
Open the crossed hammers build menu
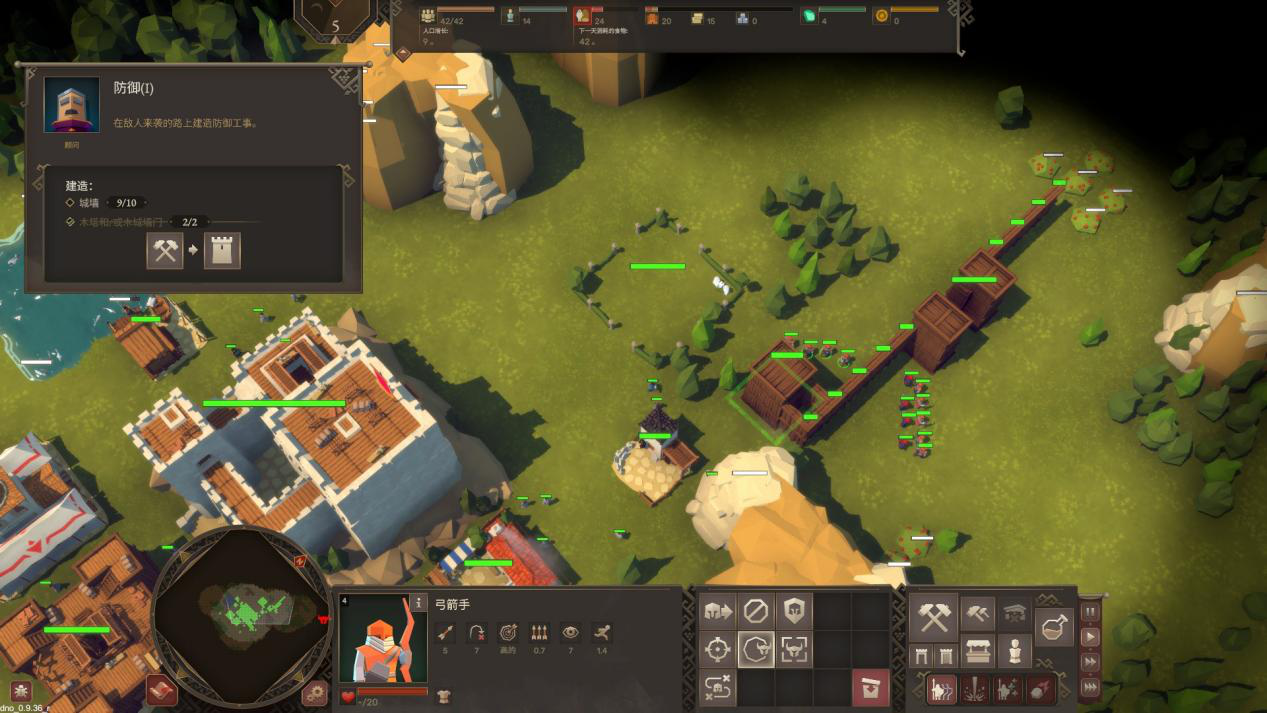[x=934, y=618]
